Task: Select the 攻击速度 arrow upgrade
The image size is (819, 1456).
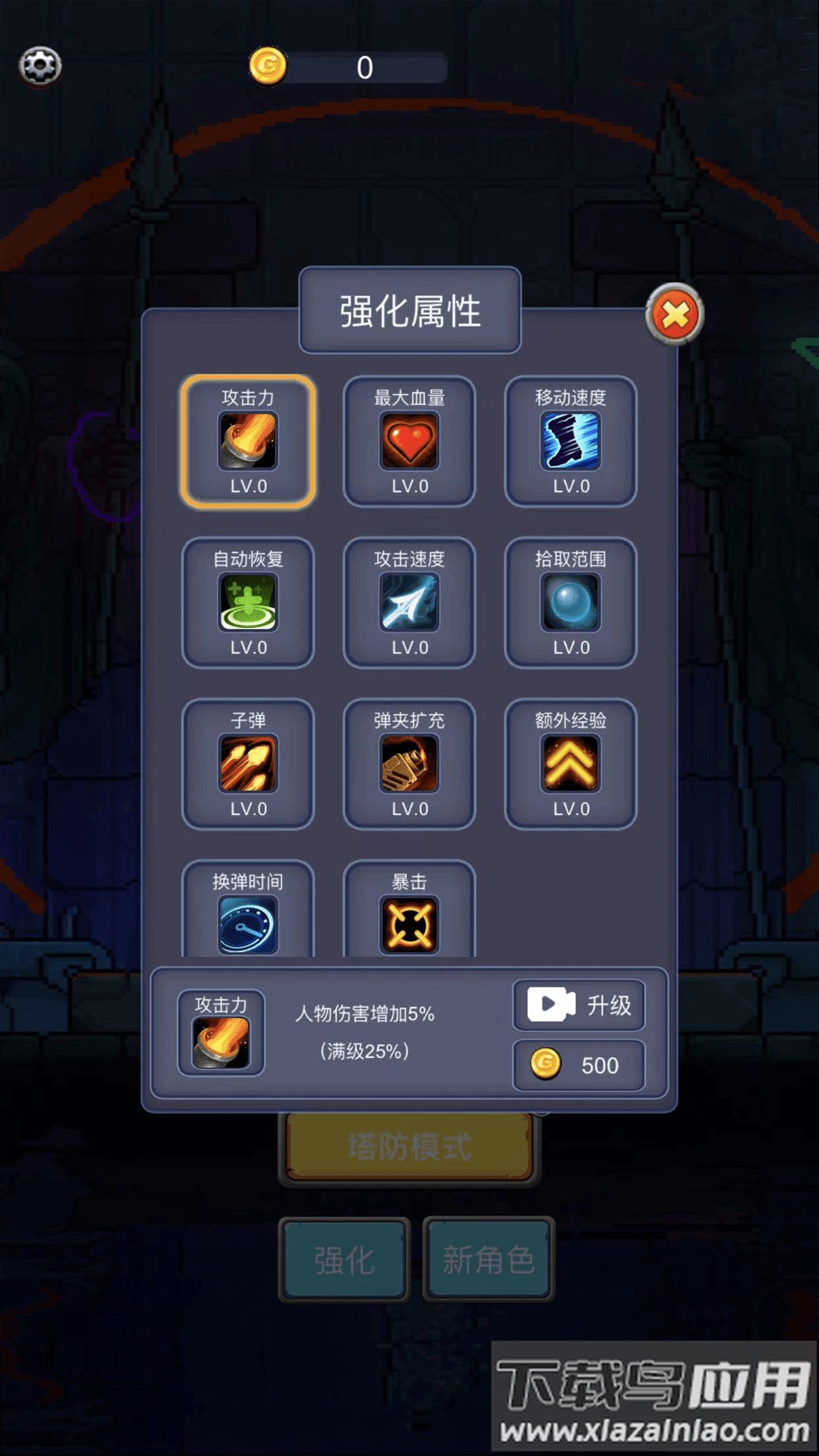Action: point(409,603)
